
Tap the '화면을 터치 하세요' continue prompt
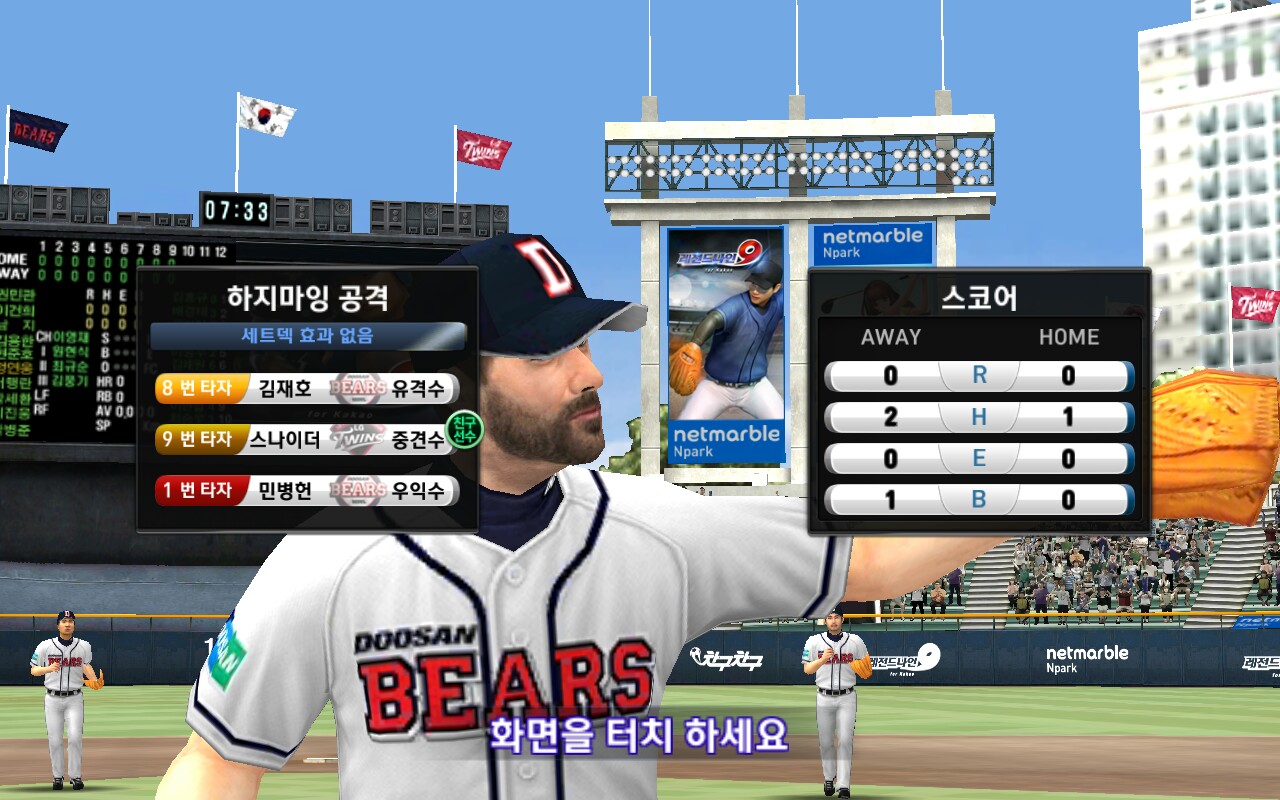638,736
